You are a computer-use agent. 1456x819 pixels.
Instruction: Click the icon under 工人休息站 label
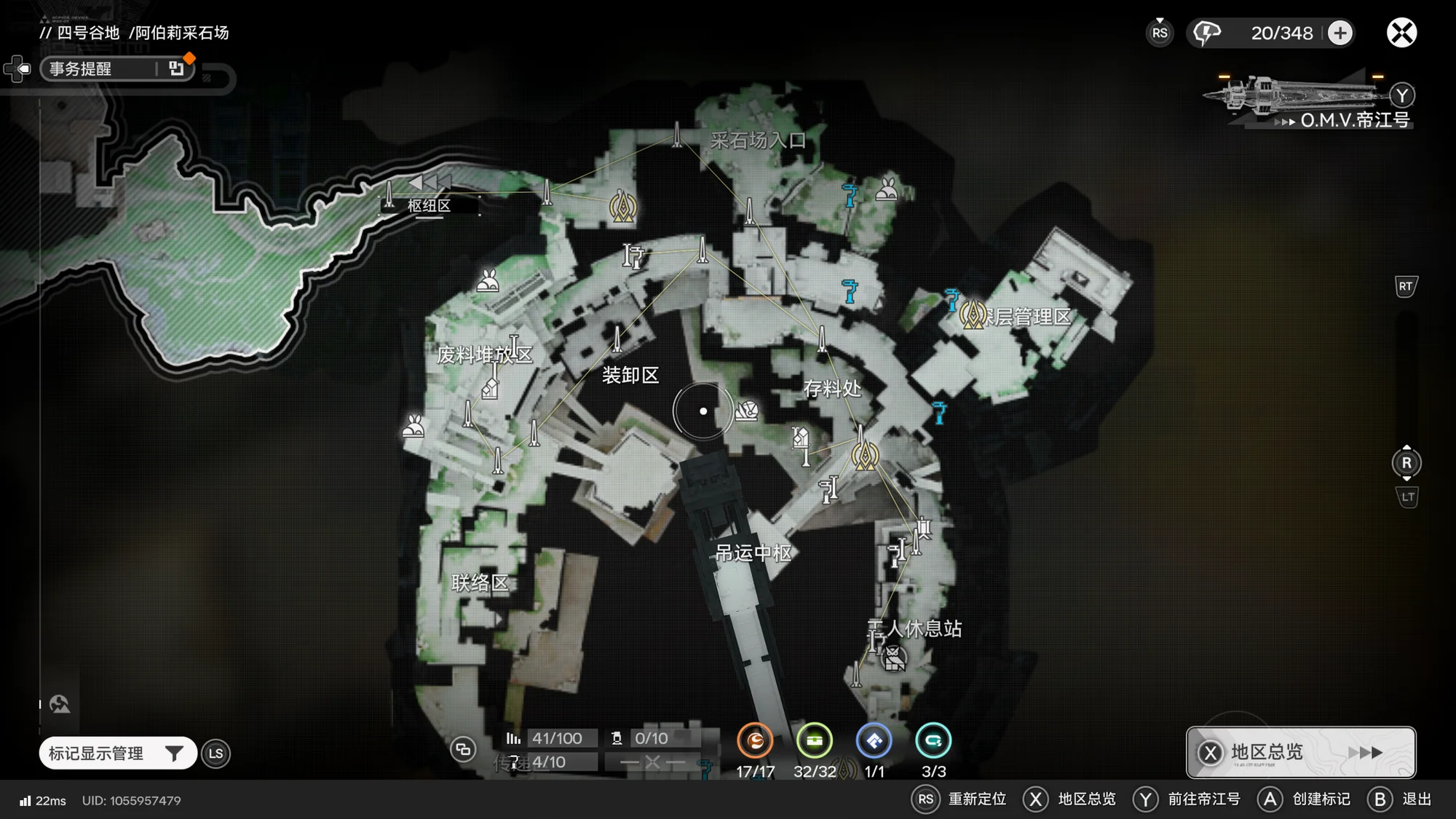[894, 659]
